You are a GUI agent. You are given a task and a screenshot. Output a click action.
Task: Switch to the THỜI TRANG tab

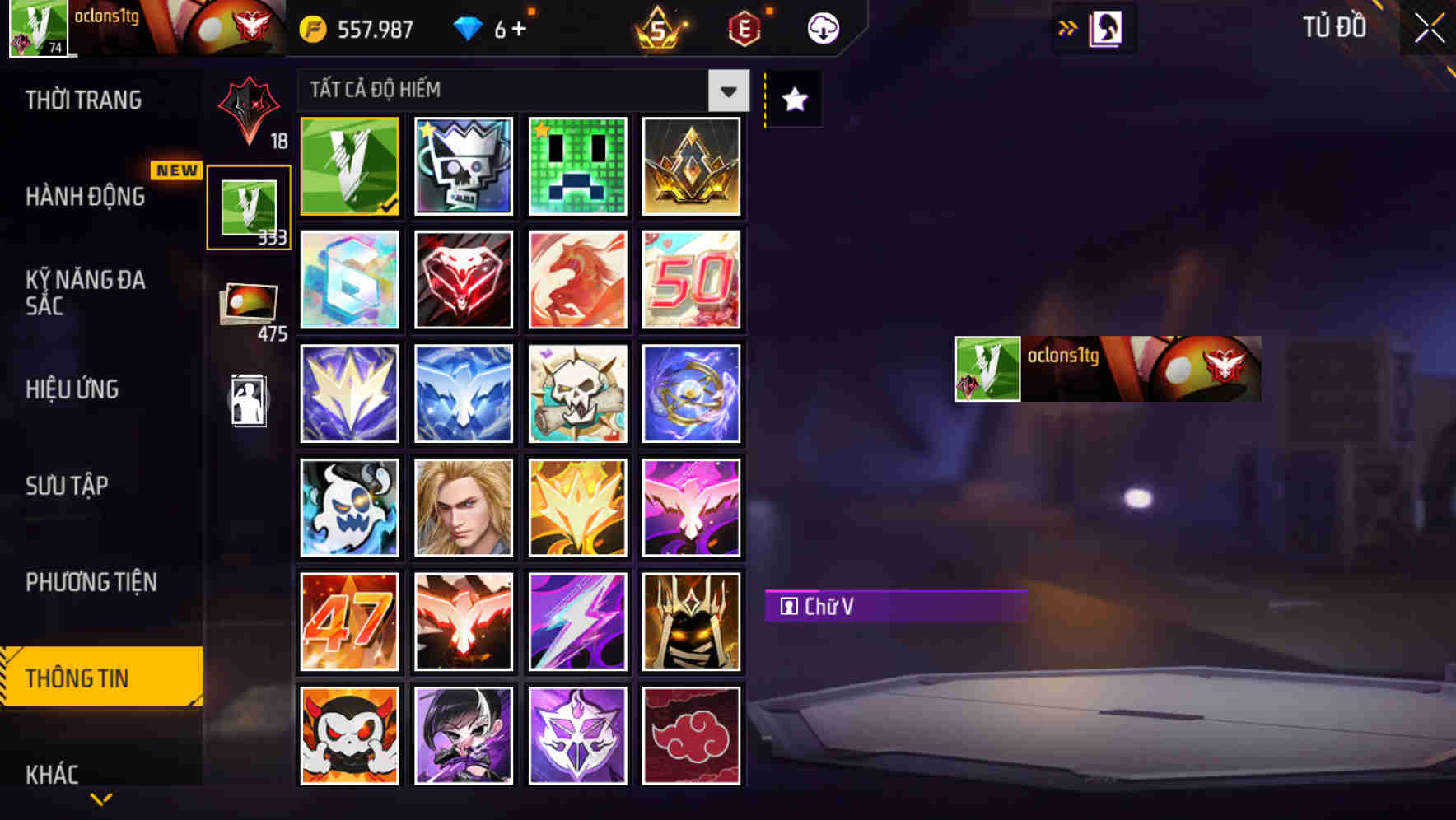(x=82, y=99)
